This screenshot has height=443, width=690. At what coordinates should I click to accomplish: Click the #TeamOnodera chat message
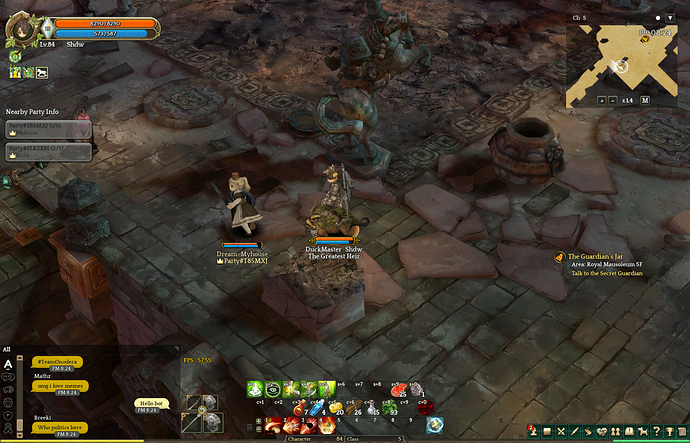[57, 361]
